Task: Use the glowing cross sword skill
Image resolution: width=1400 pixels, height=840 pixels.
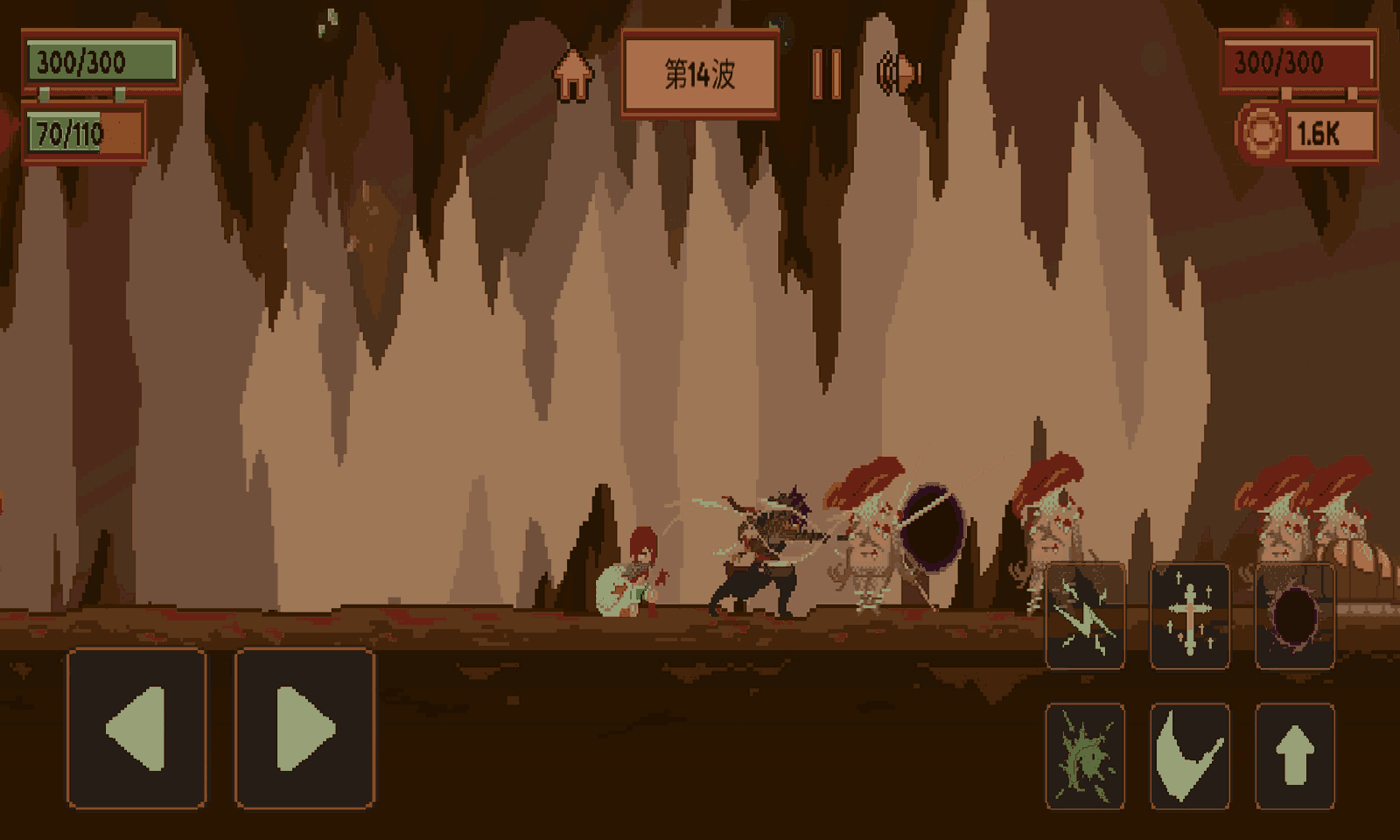Action: 1190,617
